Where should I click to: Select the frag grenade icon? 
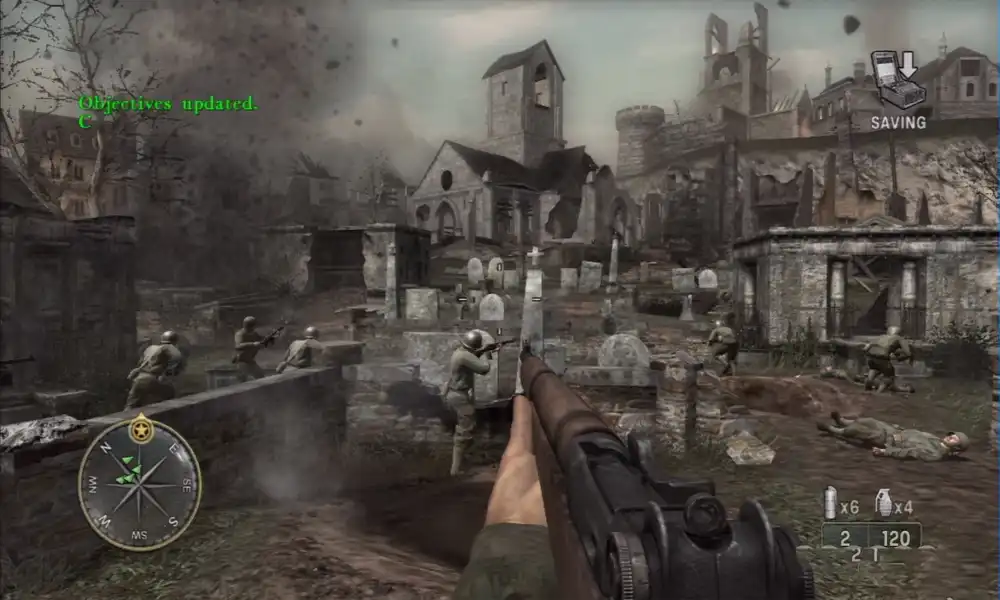tap(883, 502)
